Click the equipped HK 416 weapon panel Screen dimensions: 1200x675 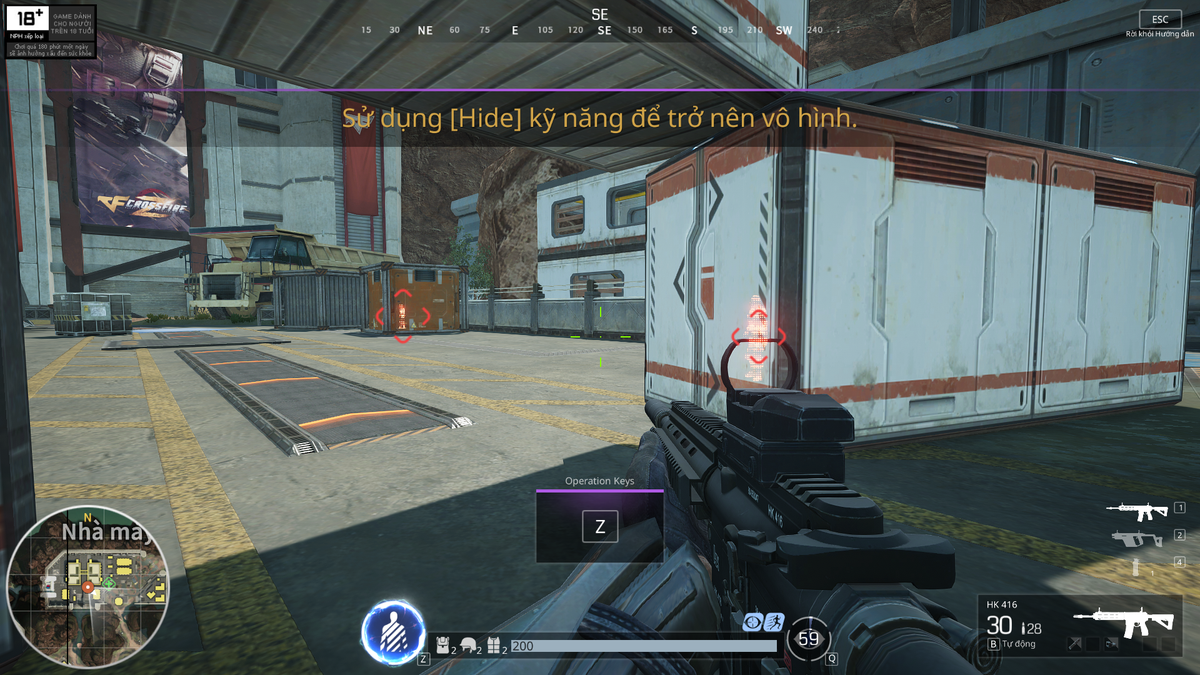point(1080,626)
